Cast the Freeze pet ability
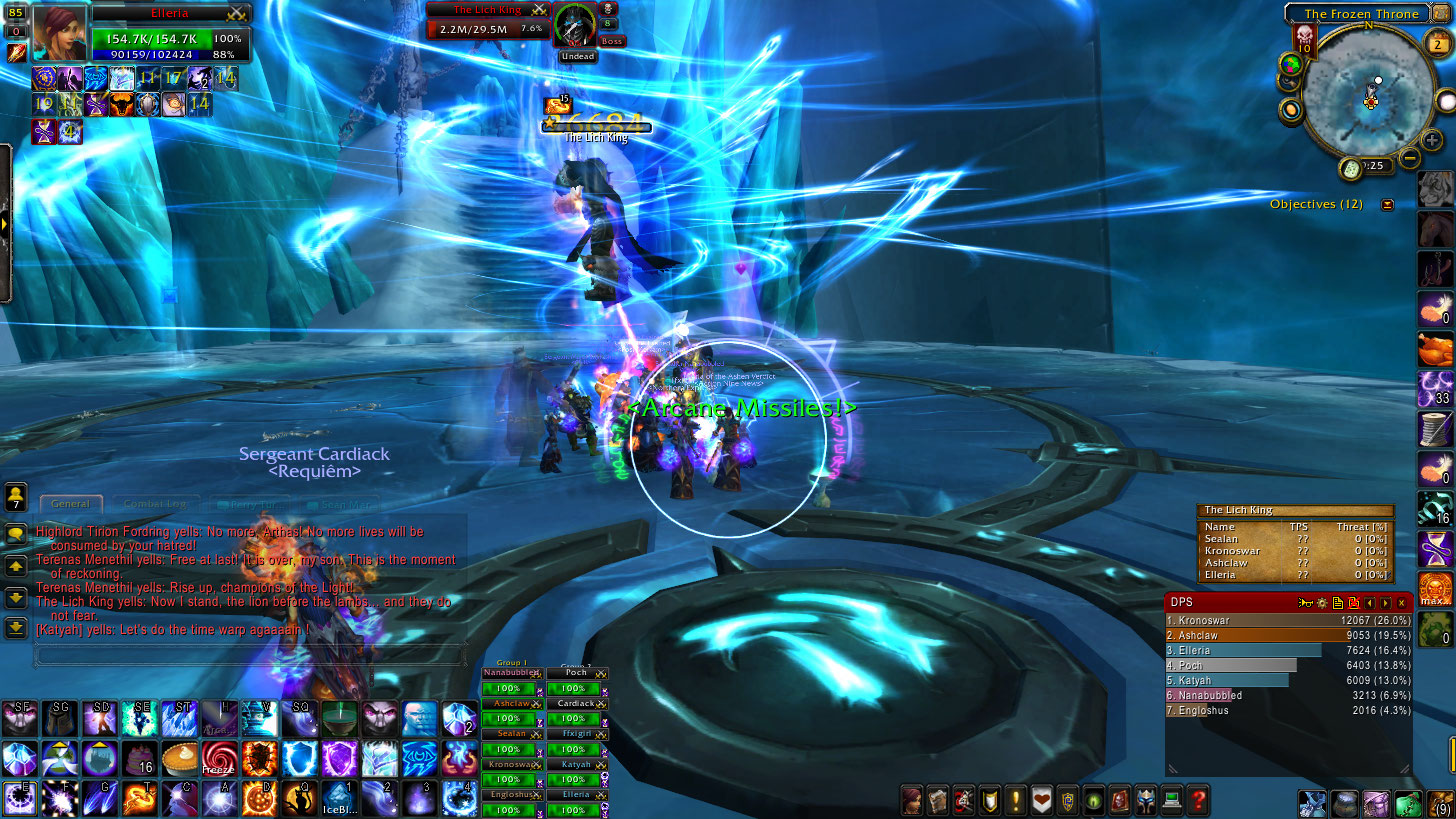 218,758
